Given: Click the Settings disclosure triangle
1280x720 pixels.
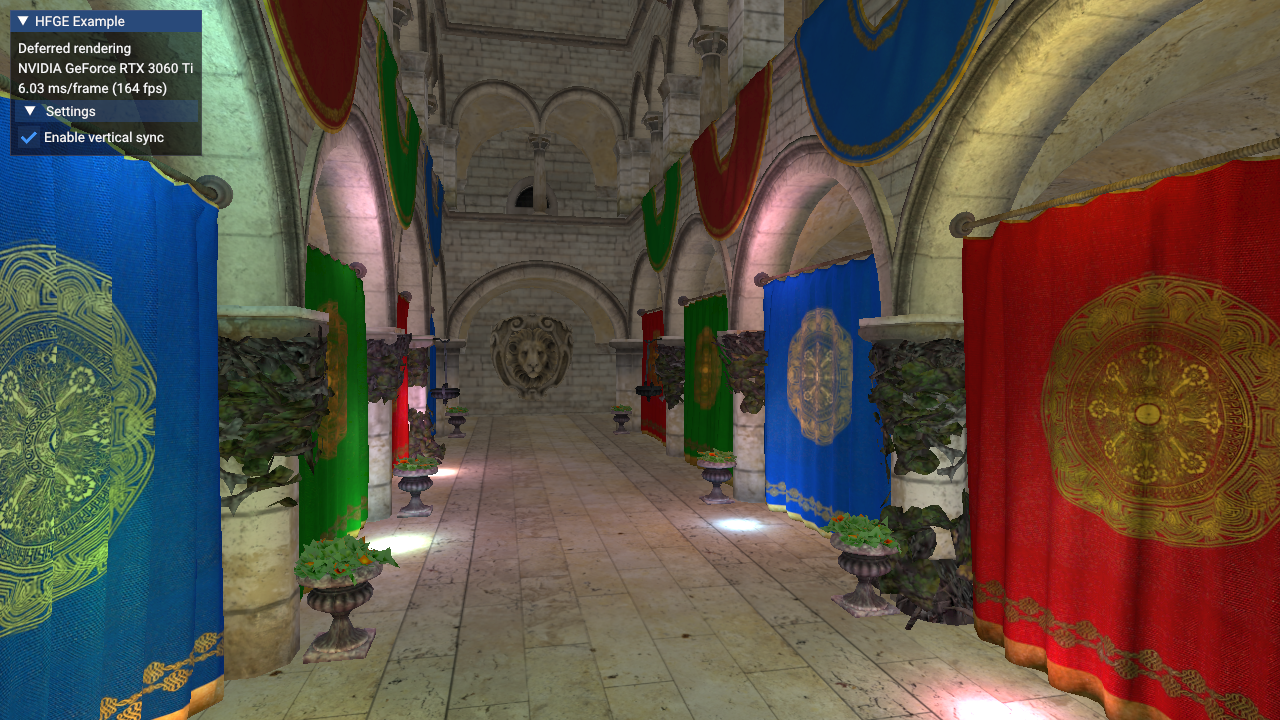Looking at the screenshot, I should tap(28, 111).
